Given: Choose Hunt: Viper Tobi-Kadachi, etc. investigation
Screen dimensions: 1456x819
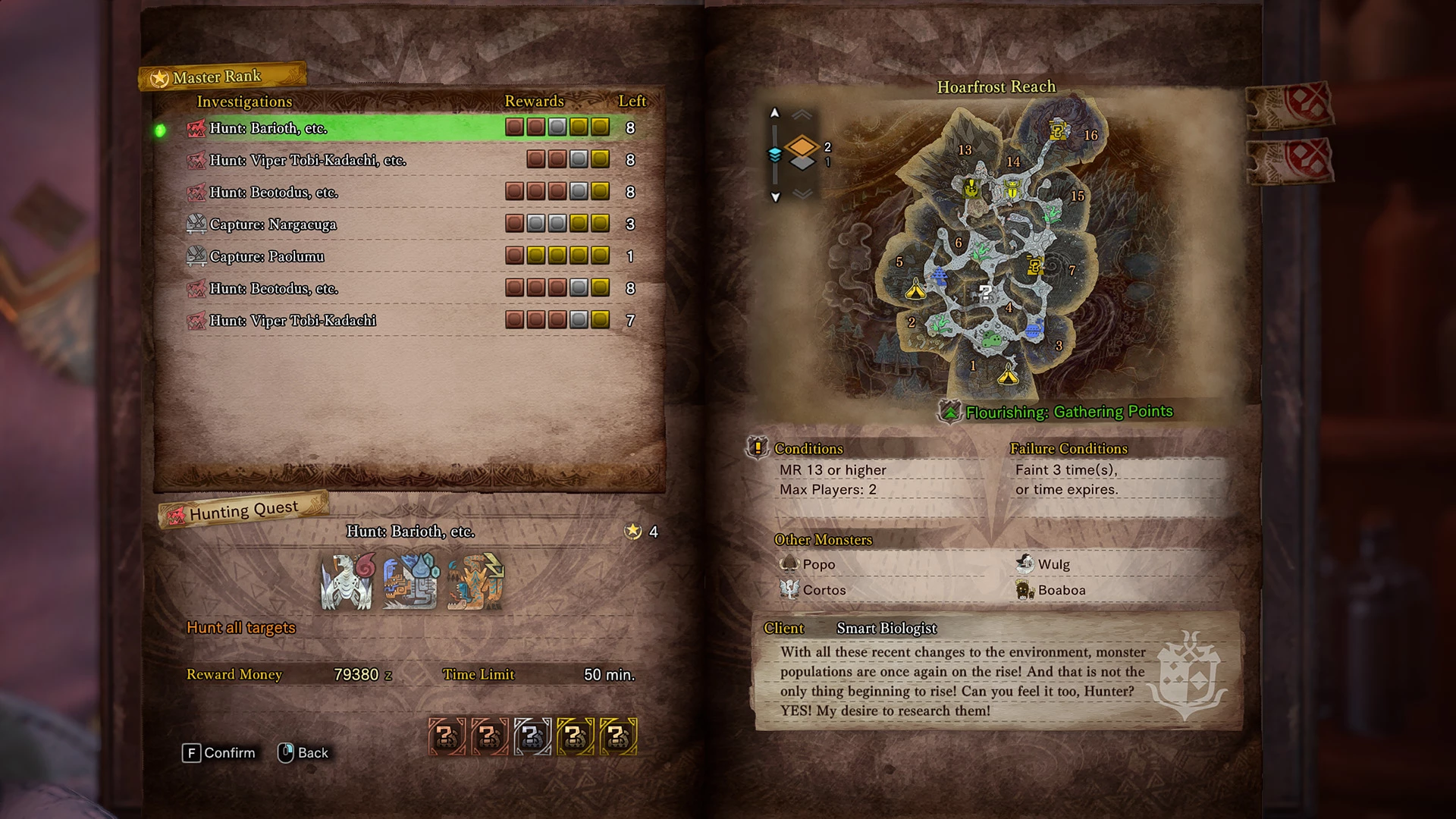Looking at the screenshot, I should click(x=307, y=160).
